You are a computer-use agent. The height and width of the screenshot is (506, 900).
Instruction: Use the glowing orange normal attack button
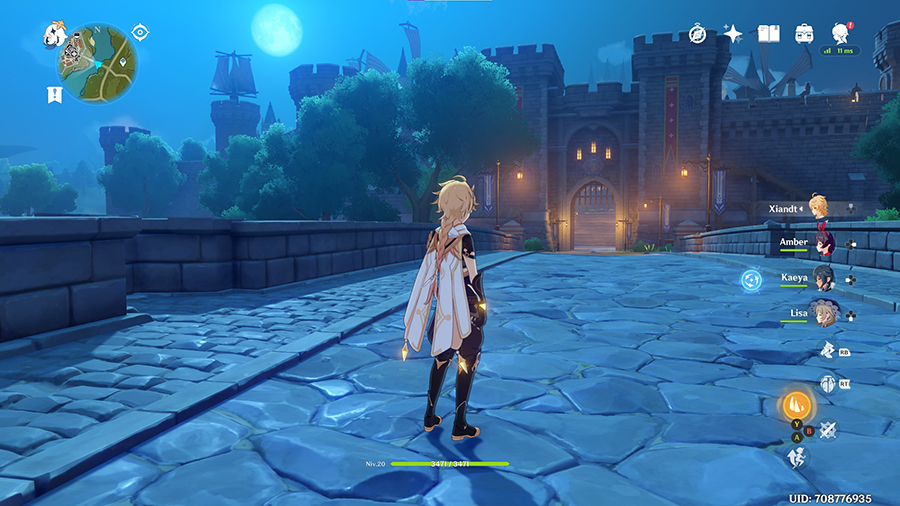coord(797,405)
